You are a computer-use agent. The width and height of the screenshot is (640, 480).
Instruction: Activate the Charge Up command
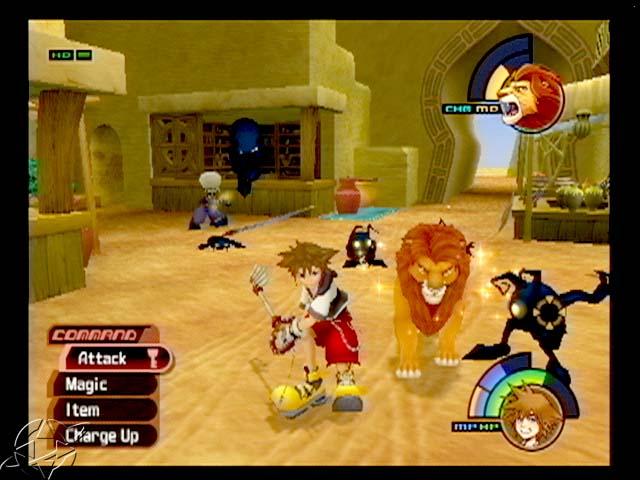point(102,435)
